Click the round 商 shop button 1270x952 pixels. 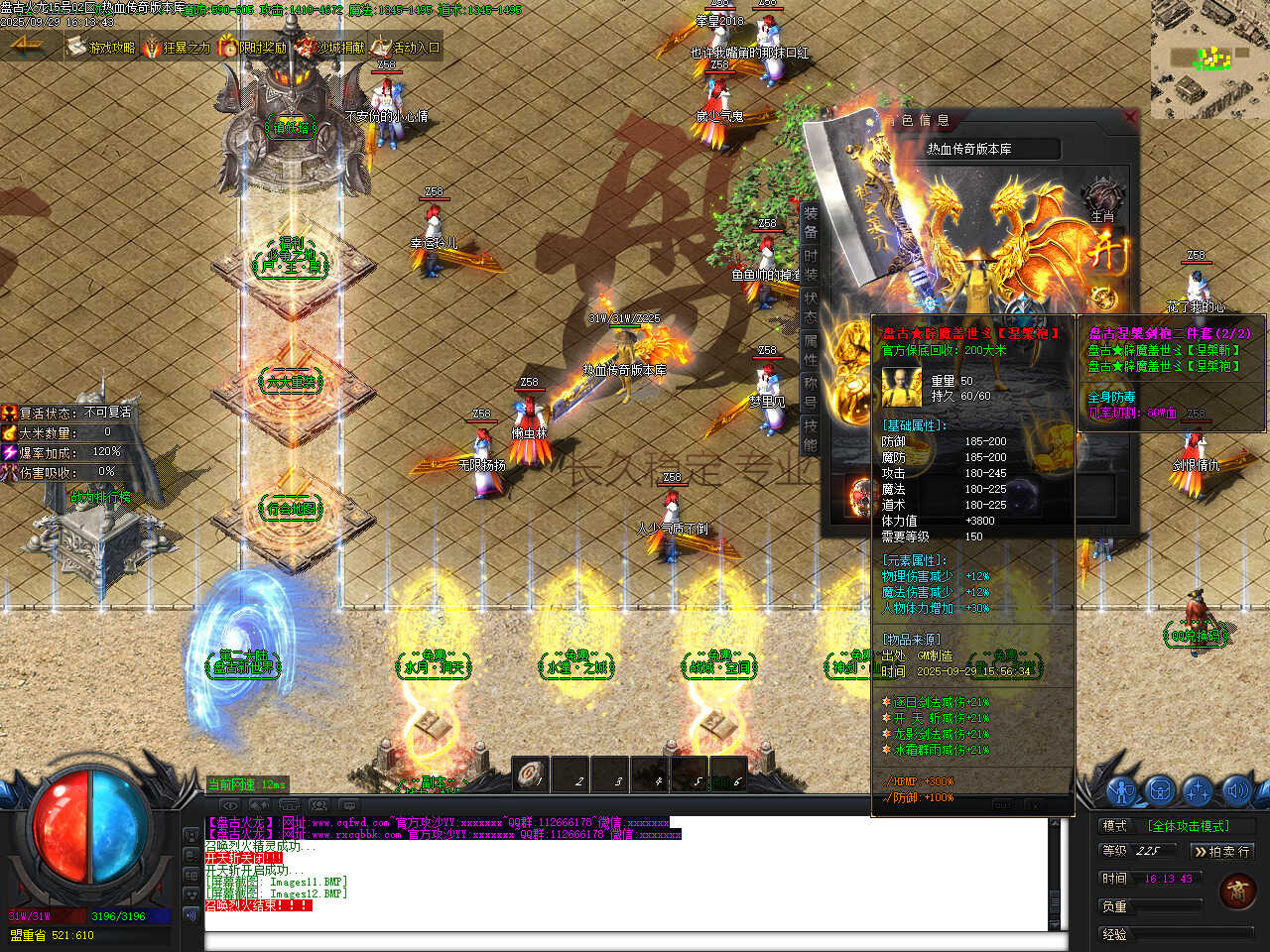click(x=1237, y=891)
